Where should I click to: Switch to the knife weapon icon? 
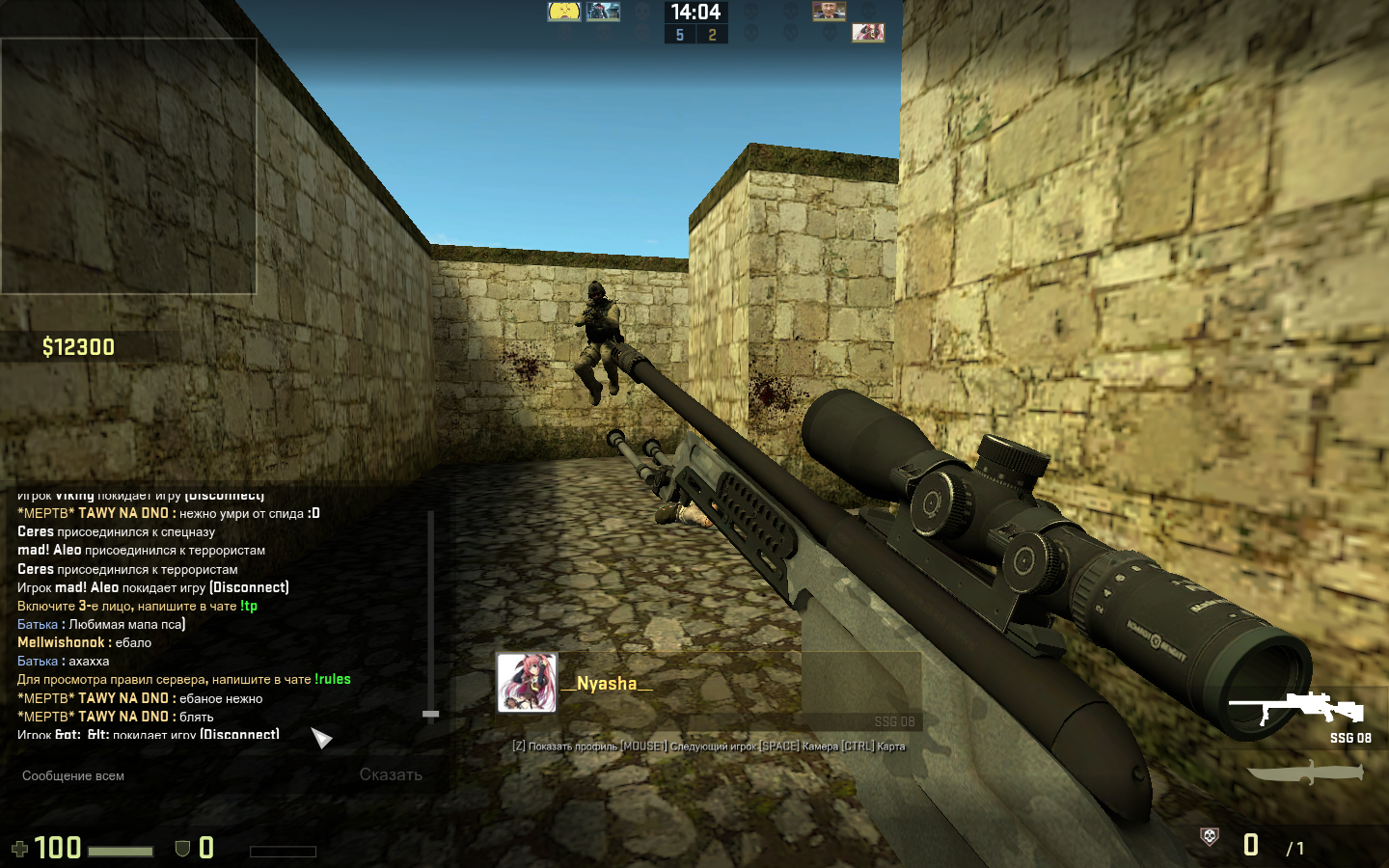[x=1305, y=773]
